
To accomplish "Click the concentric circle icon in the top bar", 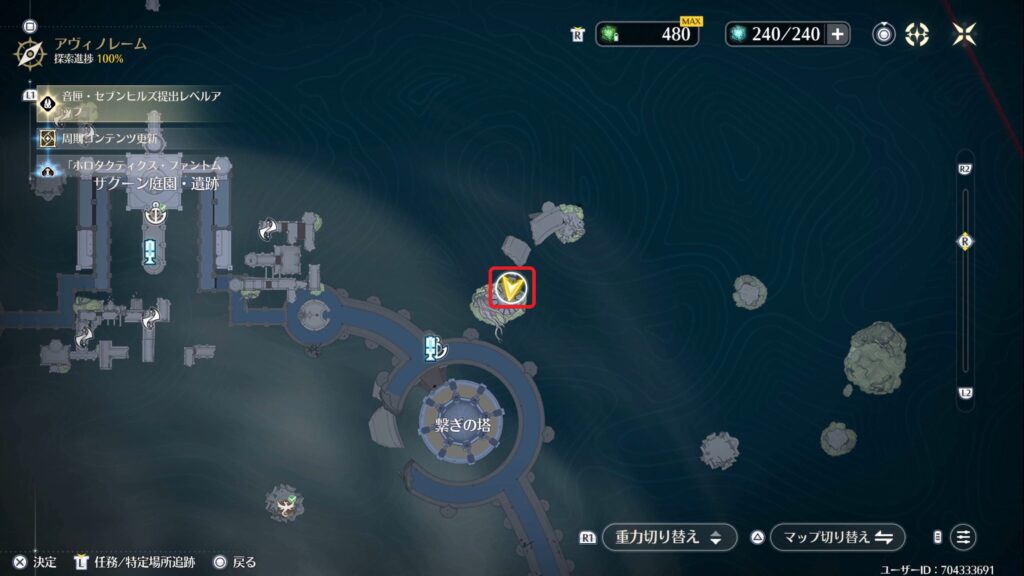I will tap(884, 34).
